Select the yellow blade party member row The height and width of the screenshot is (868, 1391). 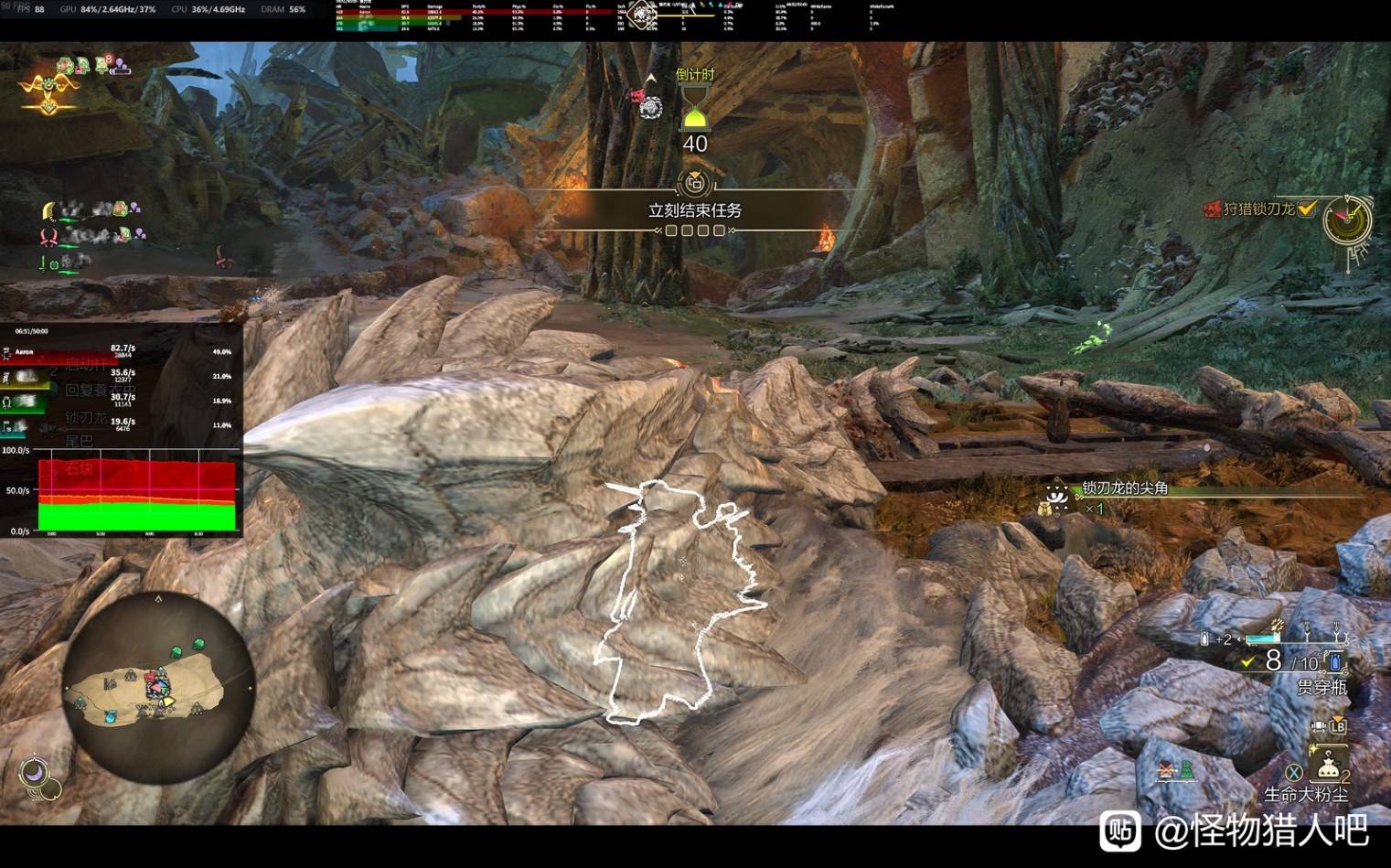91,210
